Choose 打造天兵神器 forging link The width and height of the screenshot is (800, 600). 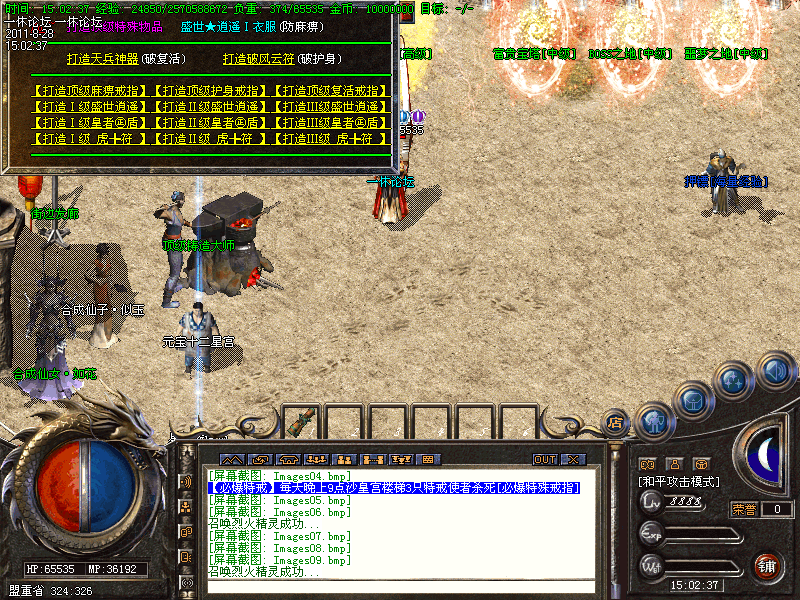(x=103, y=59)
